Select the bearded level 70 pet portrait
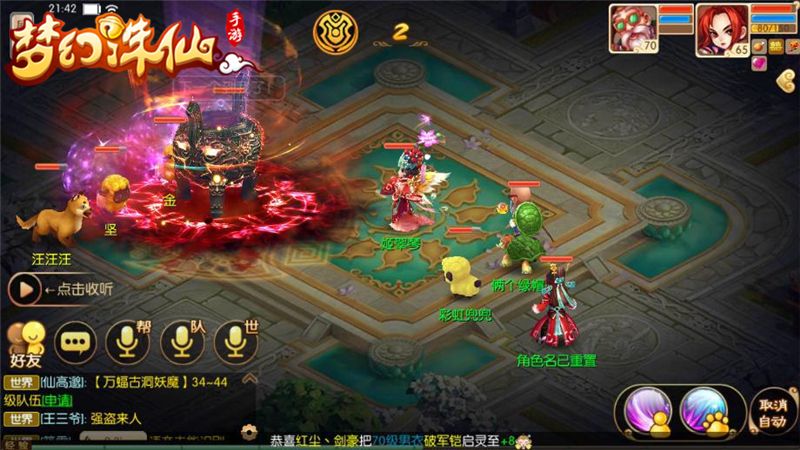The width and height of the screenshot is (800, 450). click(634, 29)
